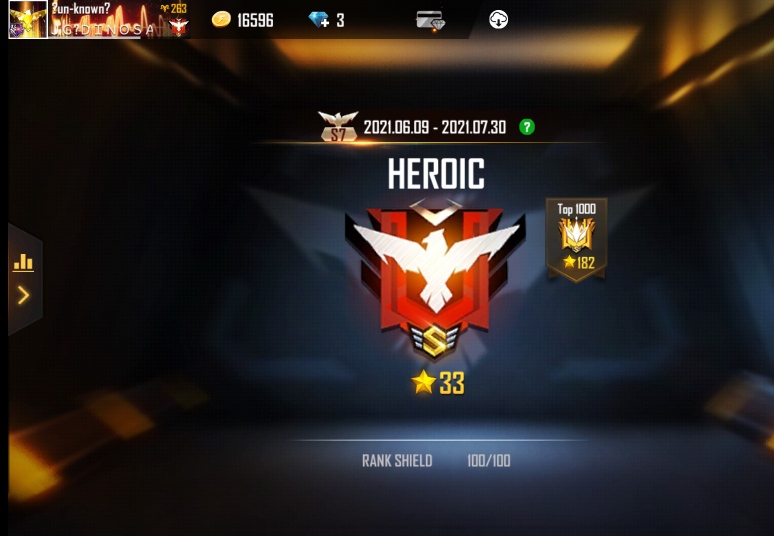Image resolution: width=774 pixels, height=536 pixels.
Task: View the Top 1000 Grandmaster badge
Action: (x=576, y=238)
